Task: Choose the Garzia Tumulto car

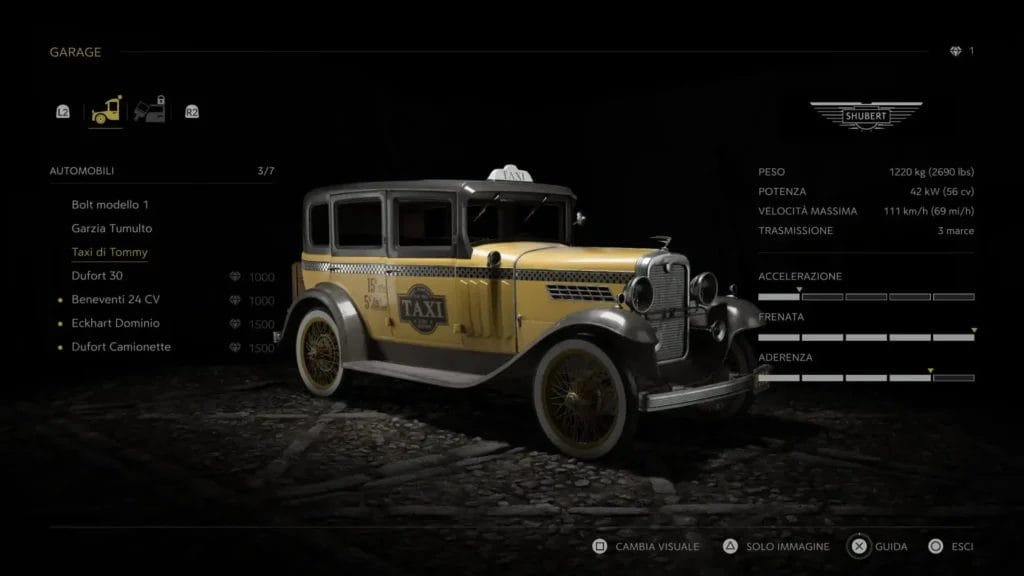Action: click(111, 228)
